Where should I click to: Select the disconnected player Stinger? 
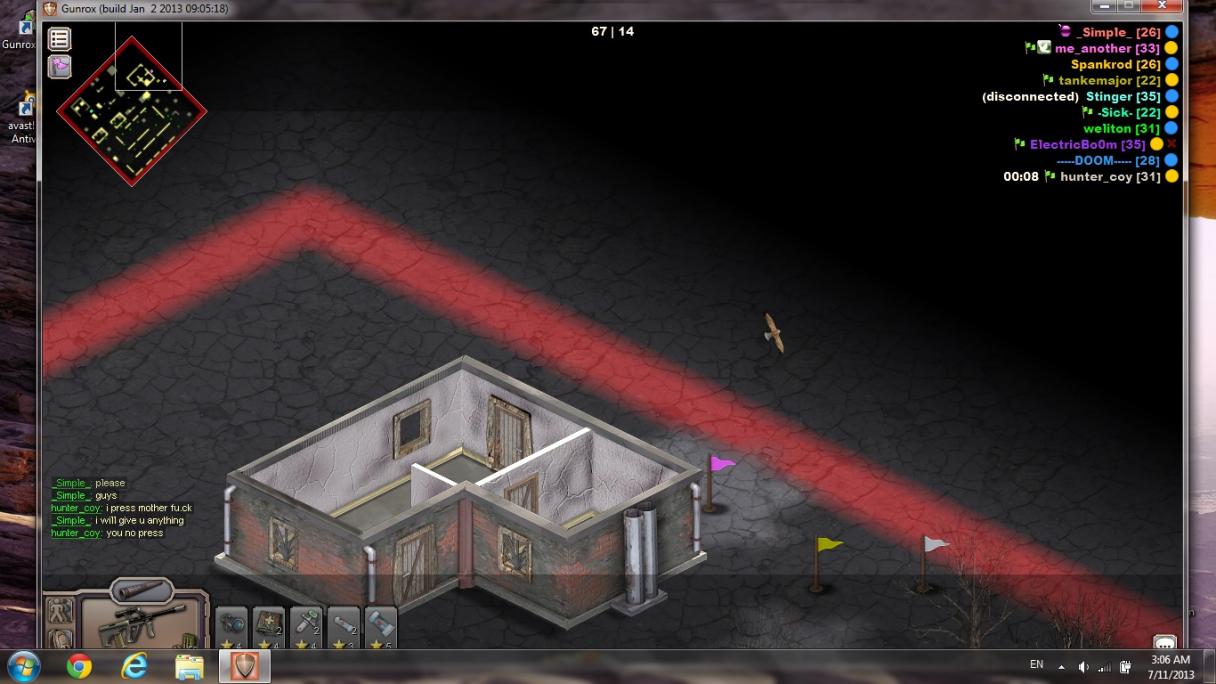coord(1109,97)
